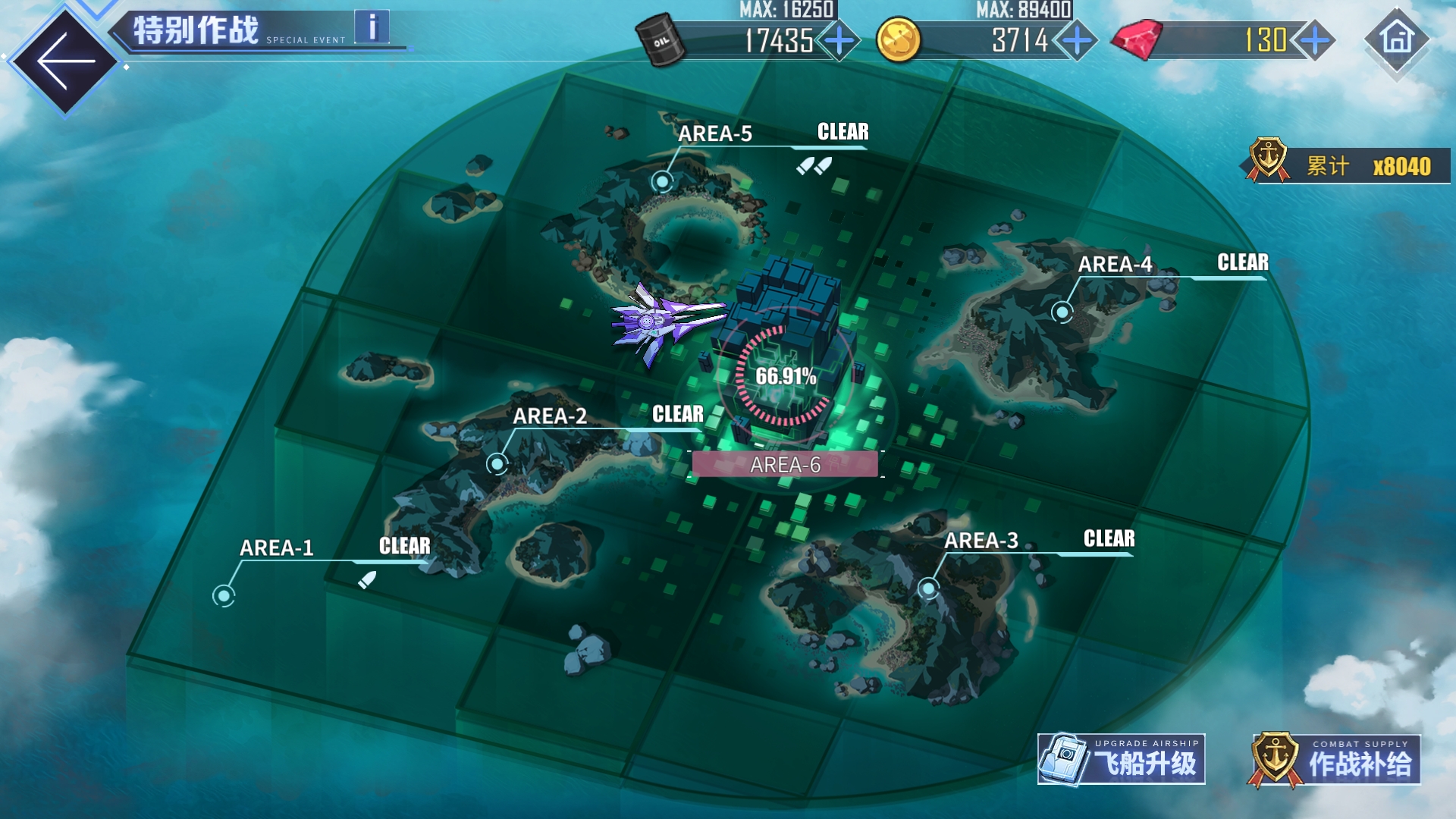Image resolution: width=1456 pixels, height=819 pixels.
Task: Open the special event info button
Action: (x=372, y=27)
